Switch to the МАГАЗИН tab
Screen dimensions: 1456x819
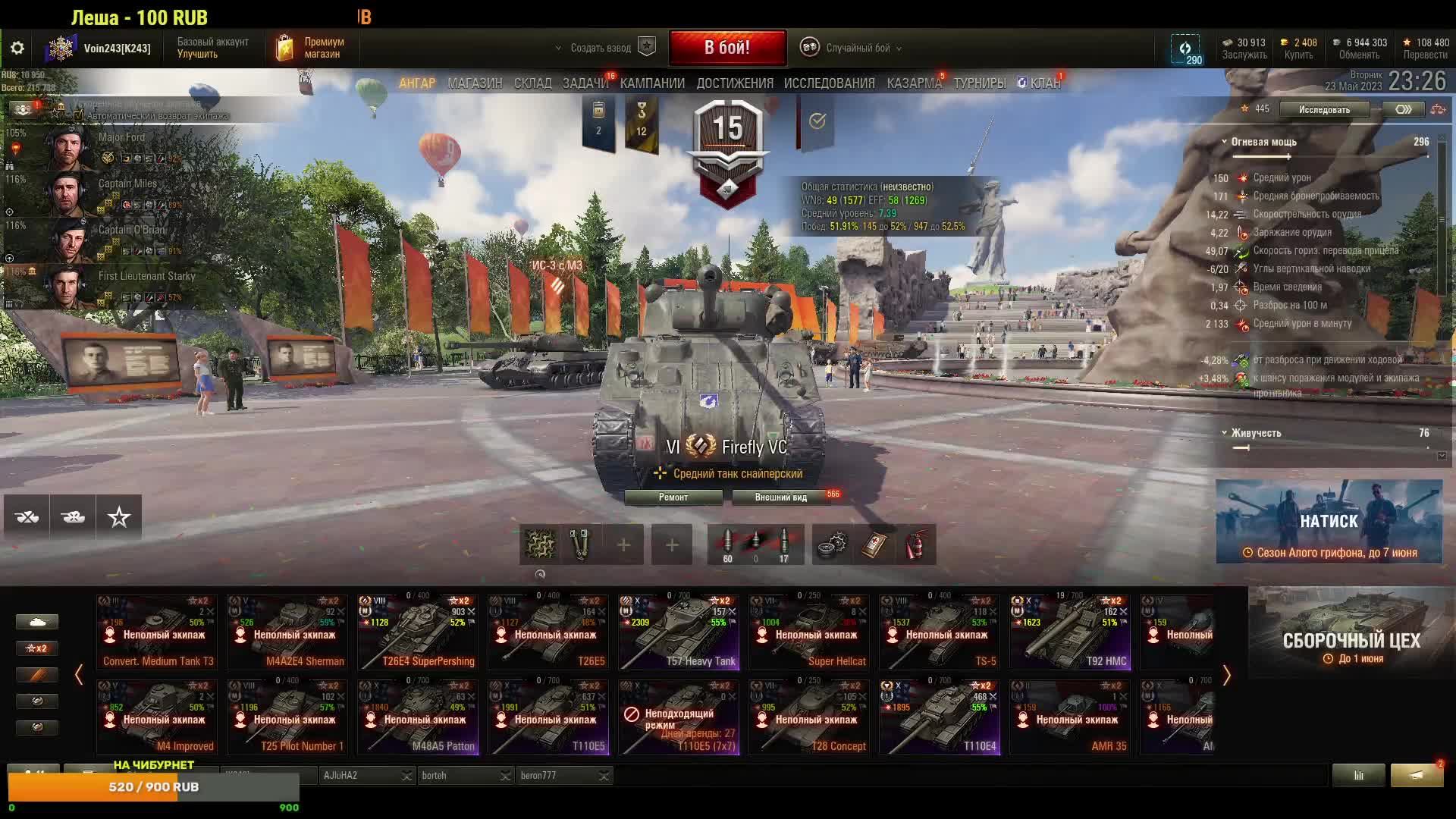[x=475, y=83]
